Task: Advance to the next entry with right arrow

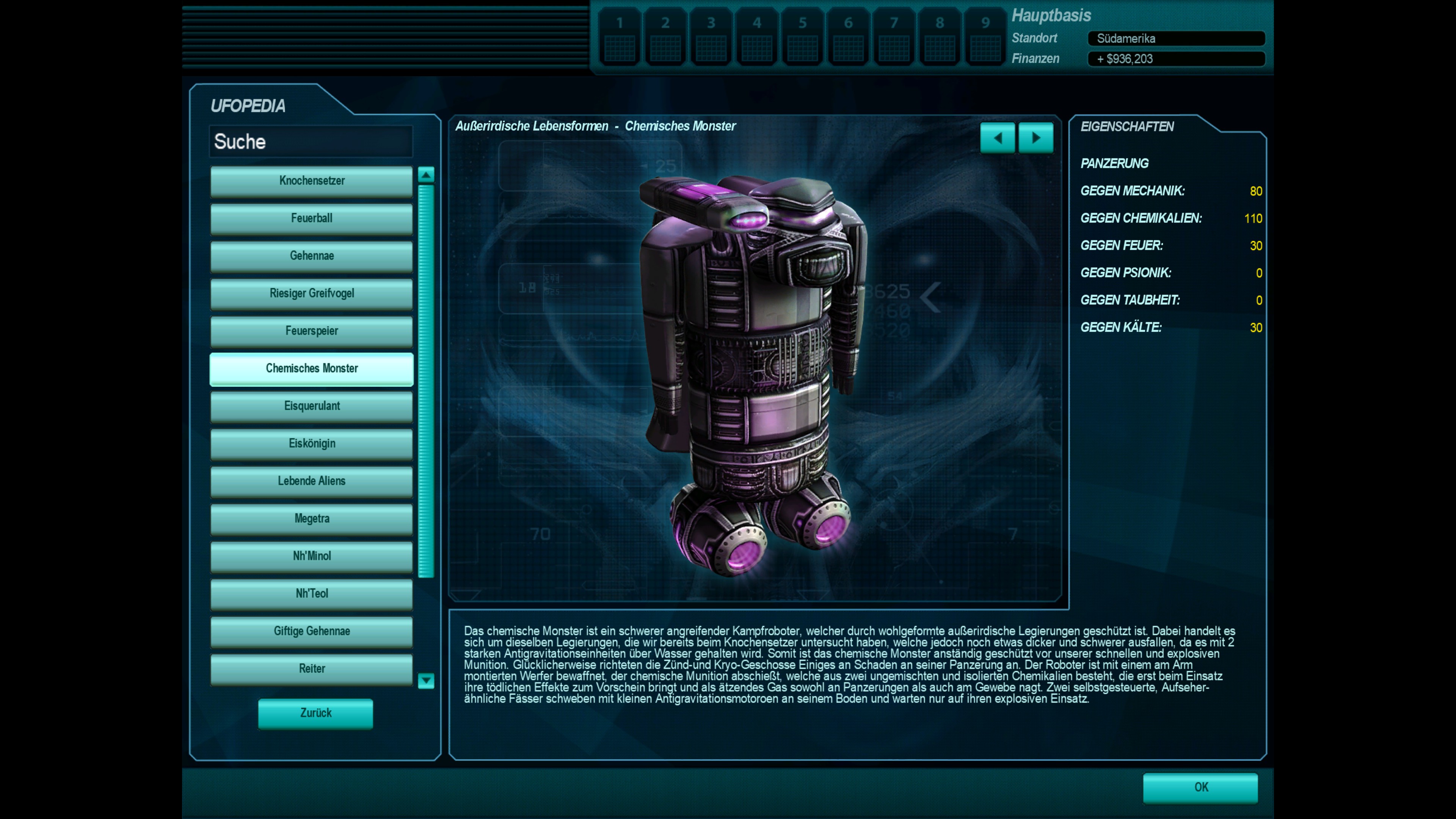Action: [x=1036, y=138]
